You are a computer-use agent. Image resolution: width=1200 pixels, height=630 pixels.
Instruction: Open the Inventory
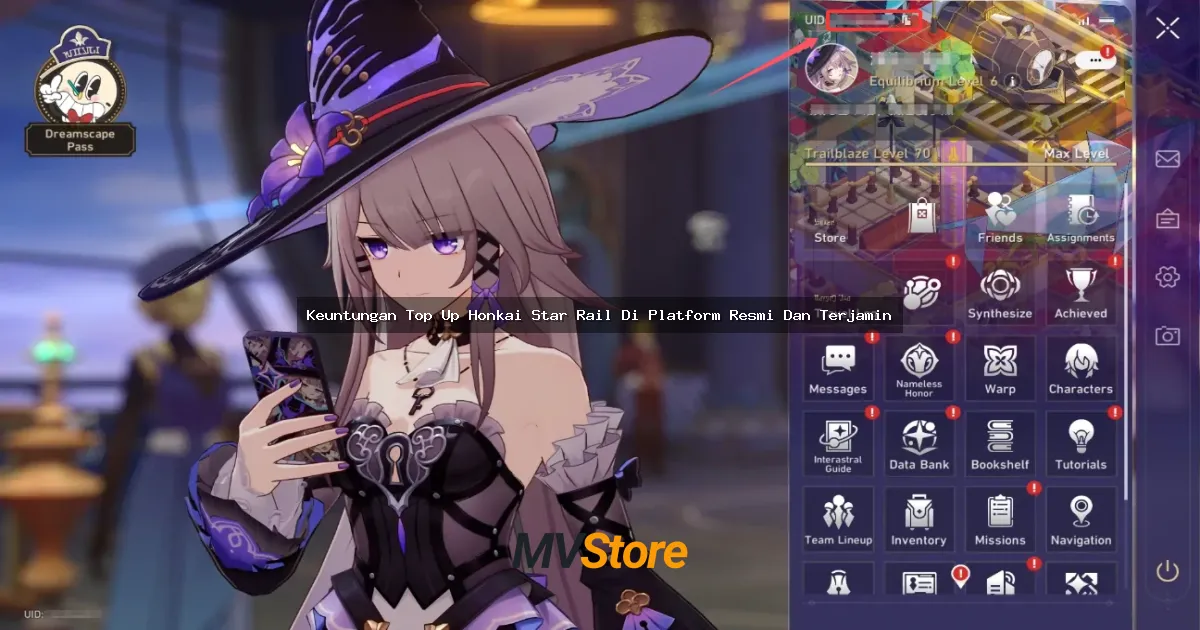coord(919,520)
